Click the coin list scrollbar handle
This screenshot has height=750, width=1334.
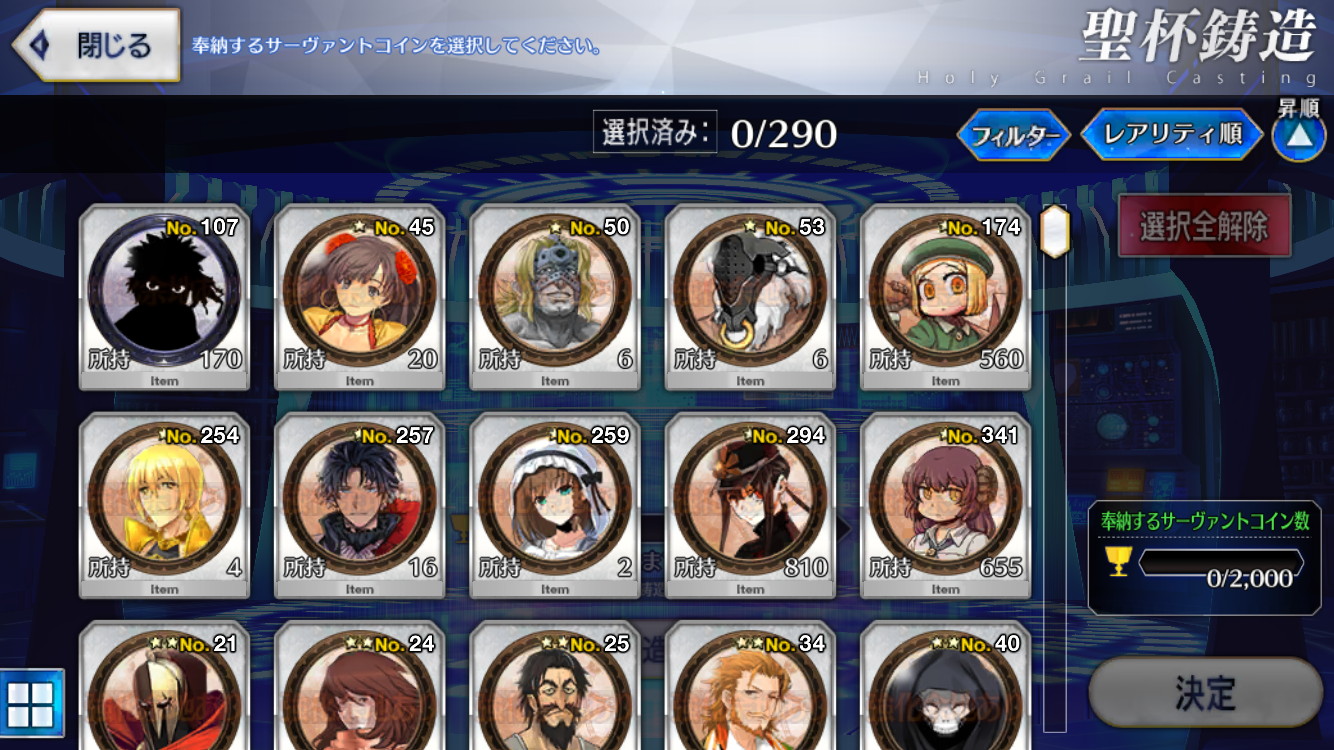click(1055, 231)
